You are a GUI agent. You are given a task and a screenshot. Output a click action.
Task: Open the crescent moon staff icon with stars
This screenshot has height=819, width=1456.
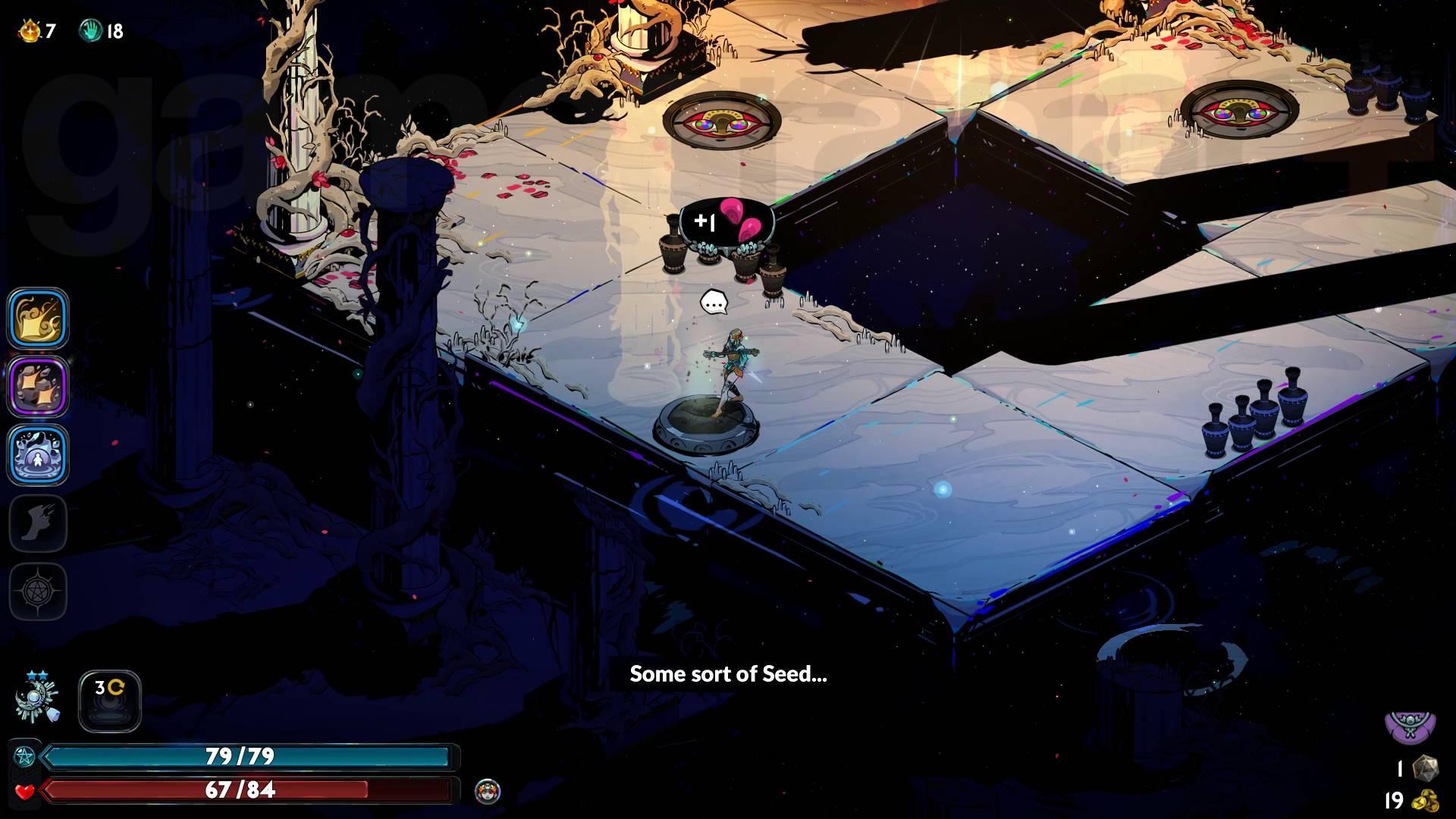coord(37,699)
